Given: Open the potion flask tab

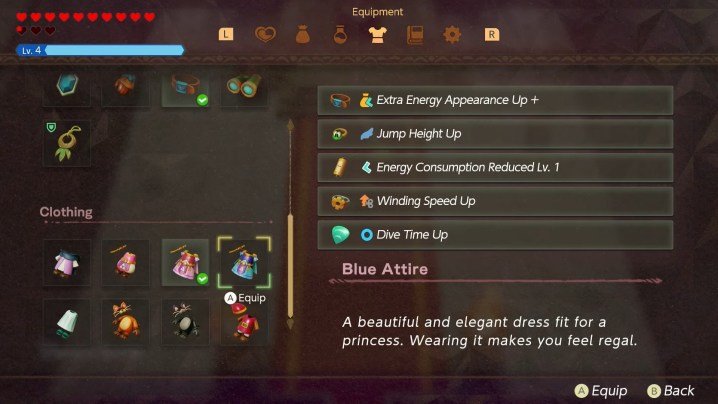Looking at the screenshot, I should tap(340, 35).
